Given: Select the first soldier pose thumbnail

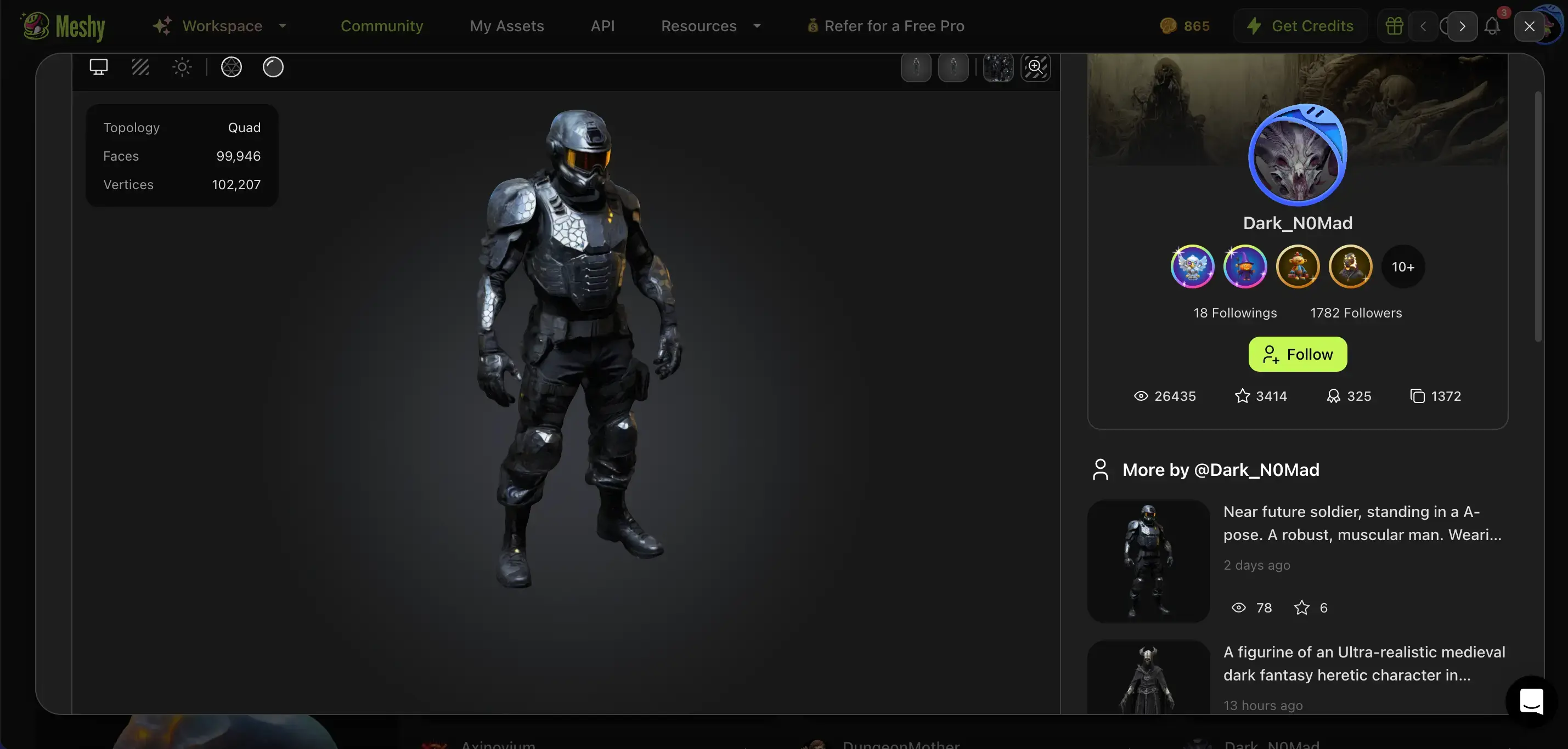Looking at the screenshot, I should click(916, 67).
